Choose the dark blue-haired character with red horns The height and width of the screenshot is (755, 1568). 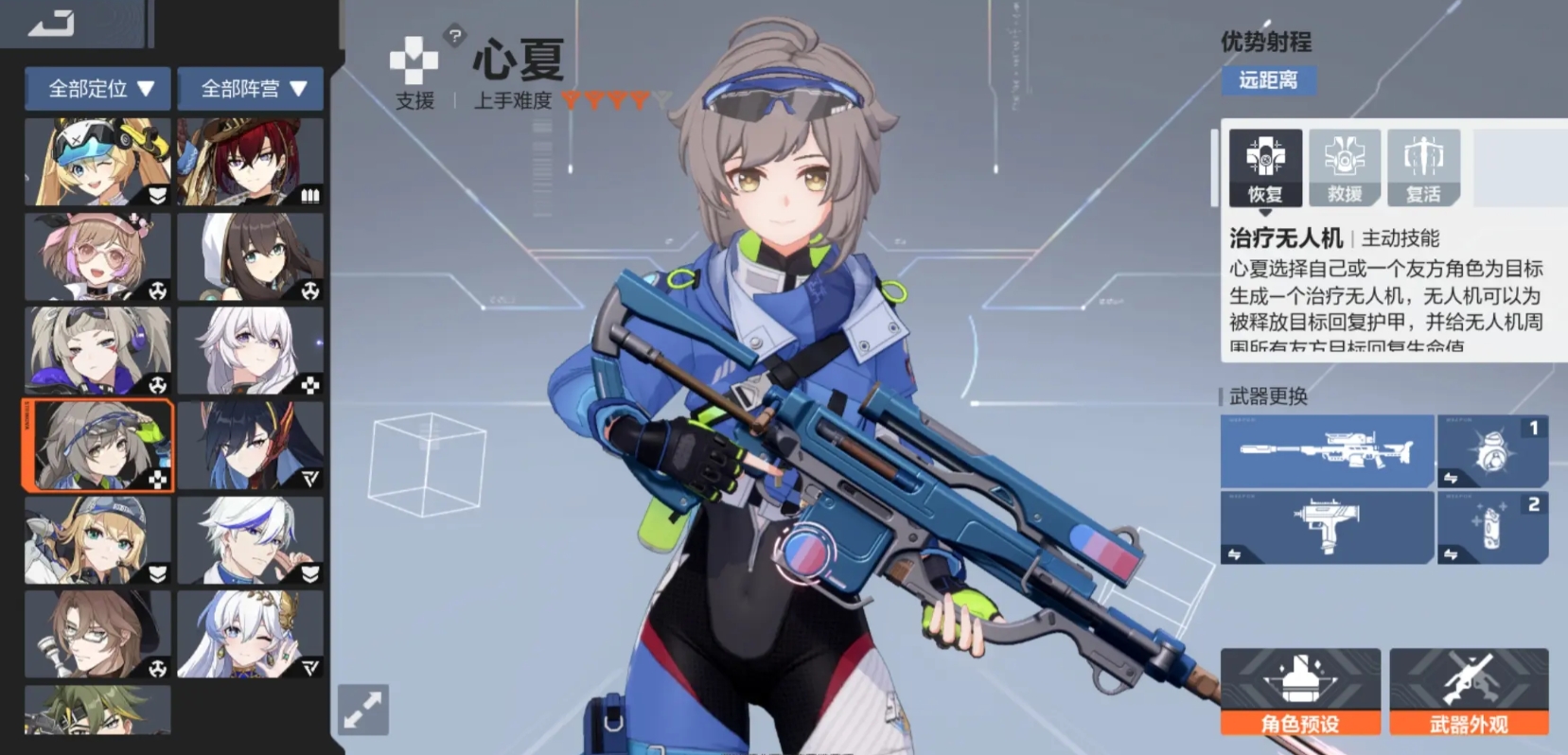(250, 445)
